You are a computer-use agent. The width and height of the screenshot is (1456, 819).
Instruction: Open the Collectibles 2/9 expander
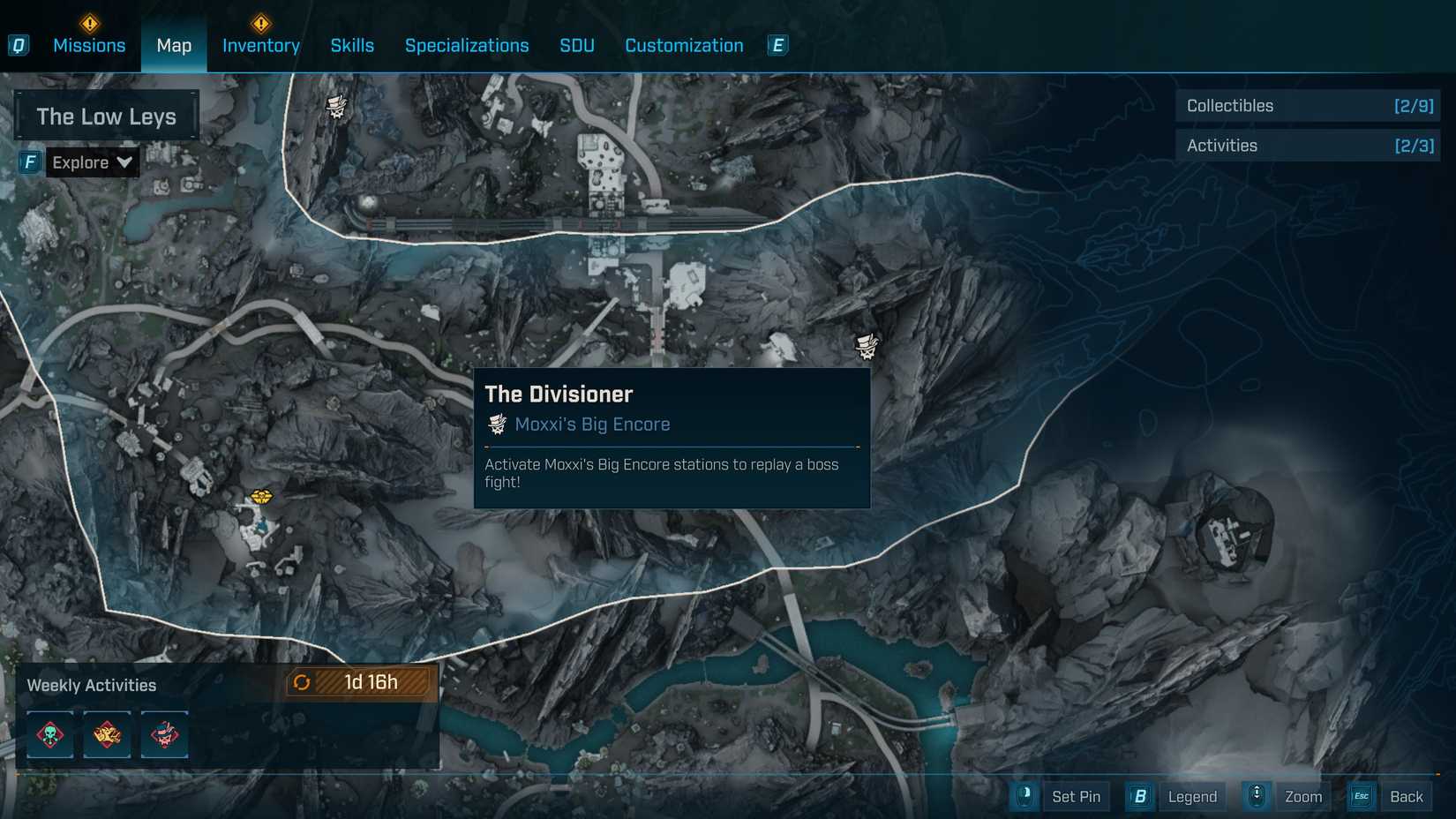pyautogui.click(x=1307, y=105)
